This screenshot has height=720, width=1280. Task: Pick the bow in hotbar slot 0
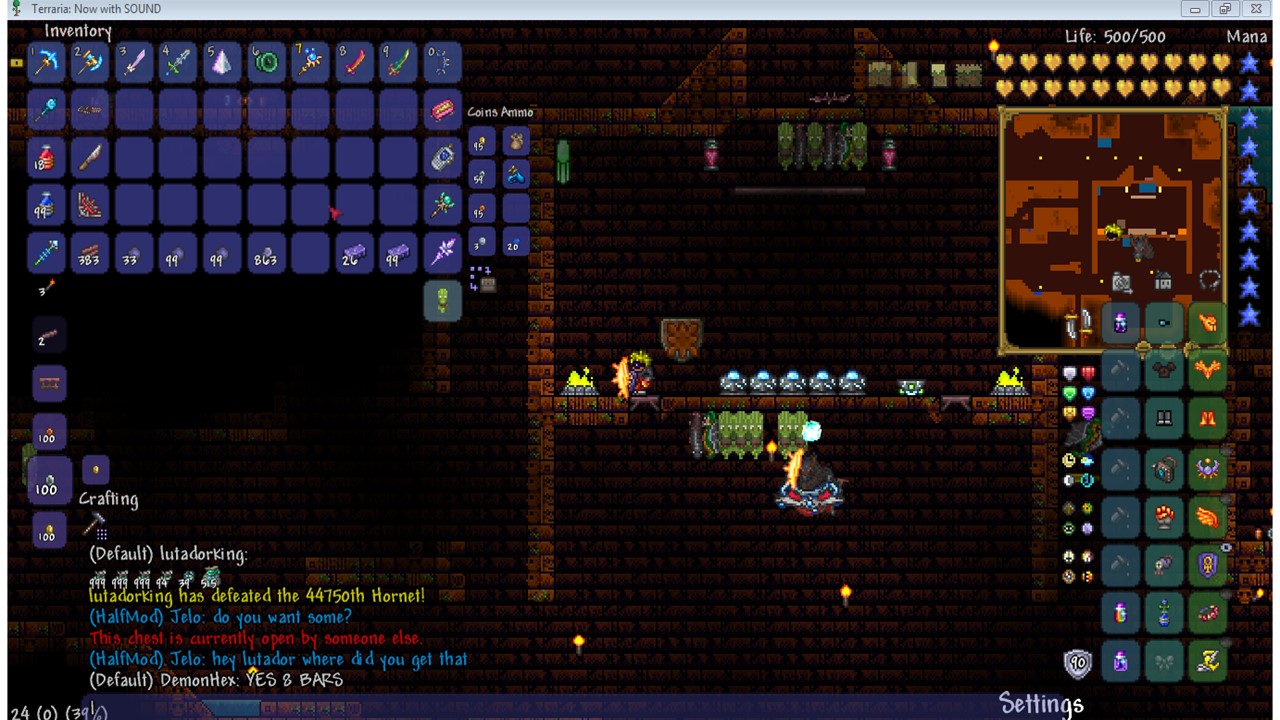pyautogui.click(x=441, y=62)
